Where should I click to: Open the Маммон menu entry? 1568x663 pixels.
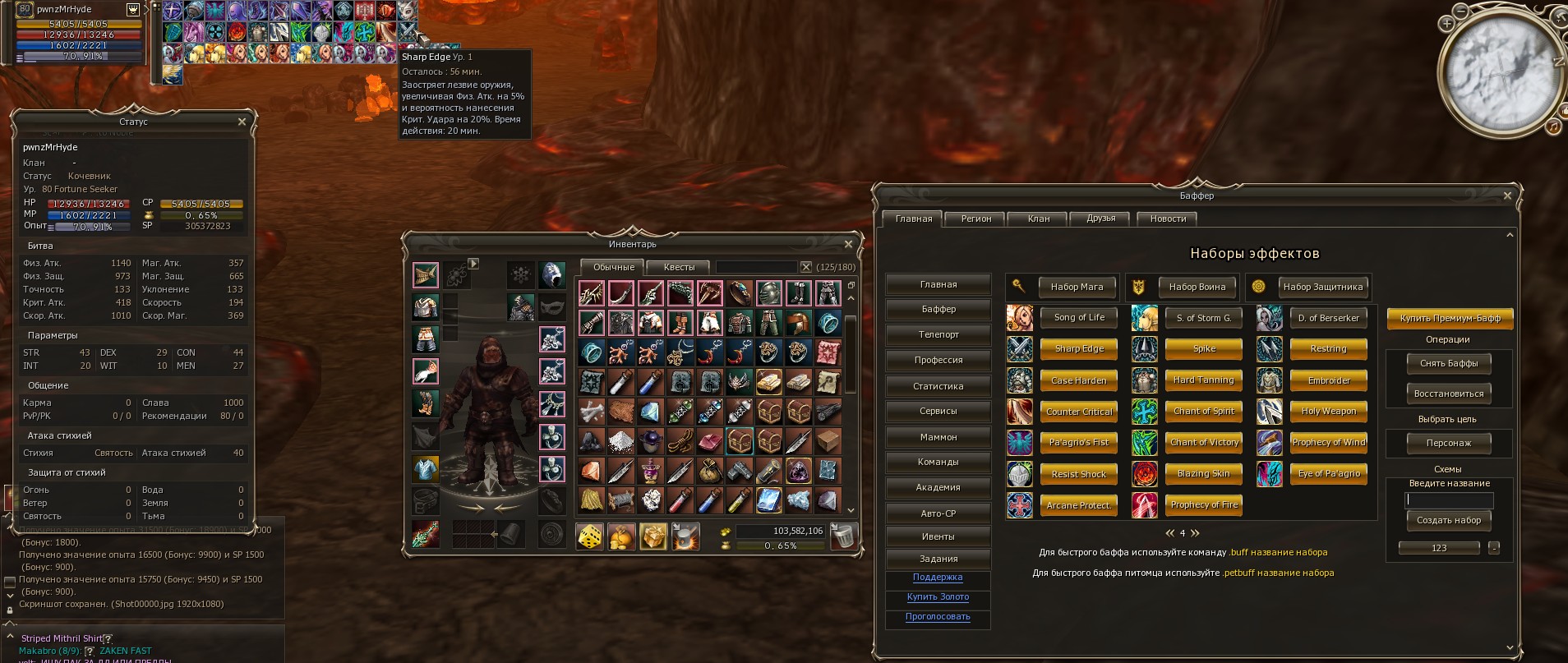938,437
